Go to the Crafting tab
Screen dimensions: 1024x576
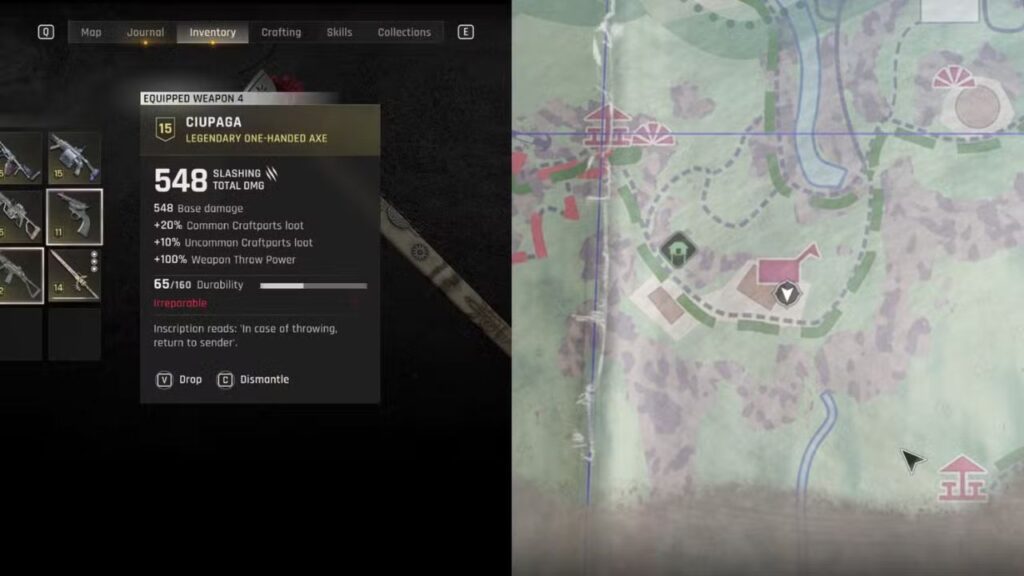tap(281, 32)
